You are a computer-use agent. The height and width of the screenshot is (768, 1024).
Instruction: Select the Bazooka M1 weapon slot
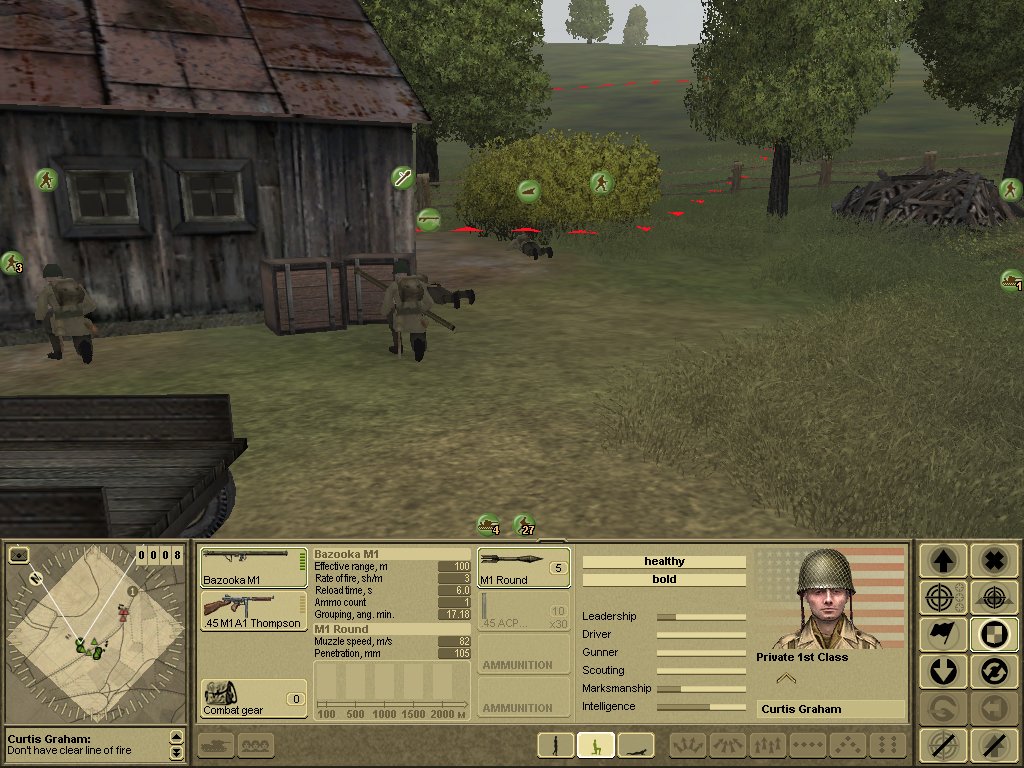(253, 567)
